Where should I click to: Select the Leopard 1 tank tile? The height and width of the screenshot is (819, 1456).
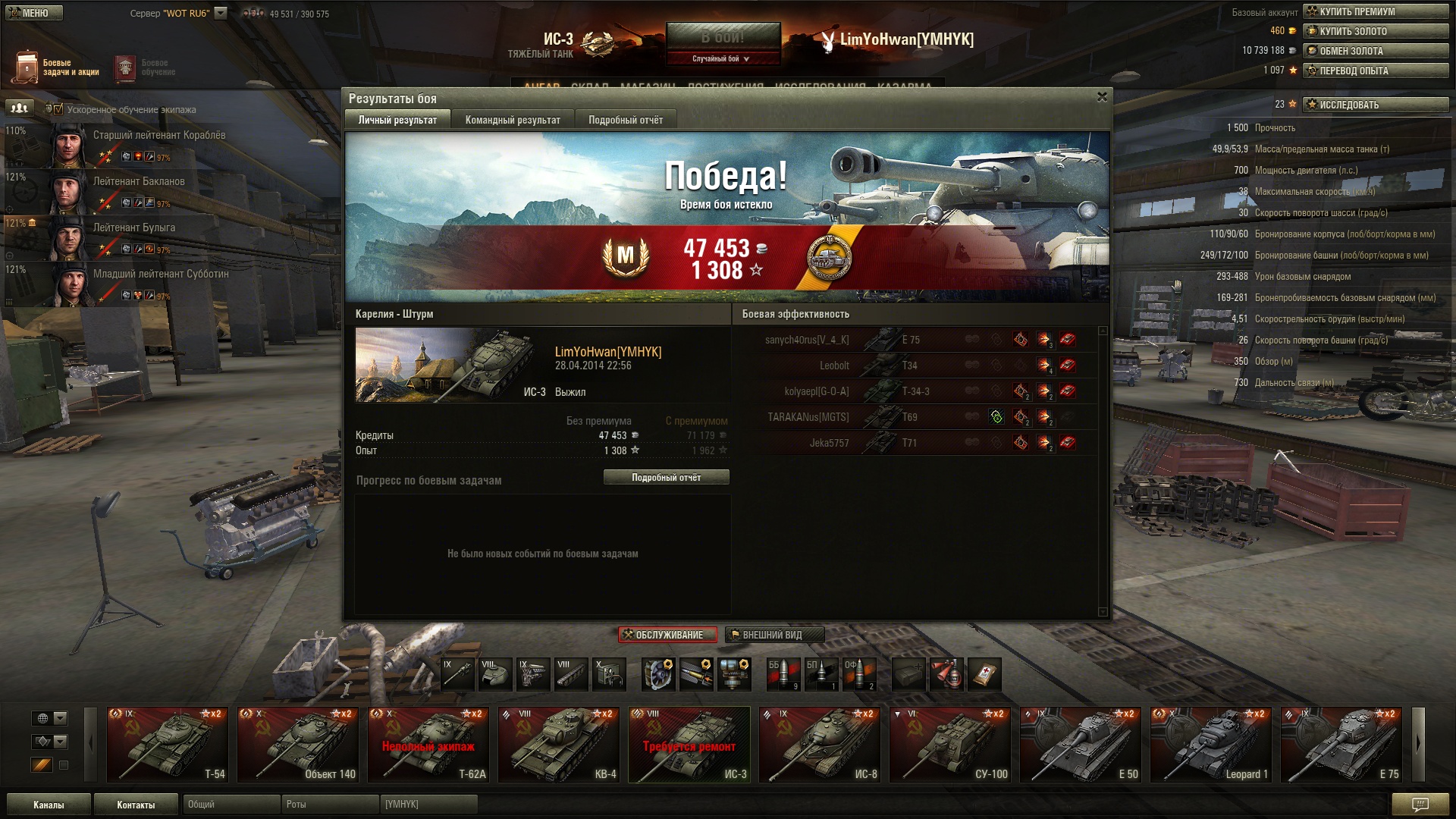(x=1211, y=745)
